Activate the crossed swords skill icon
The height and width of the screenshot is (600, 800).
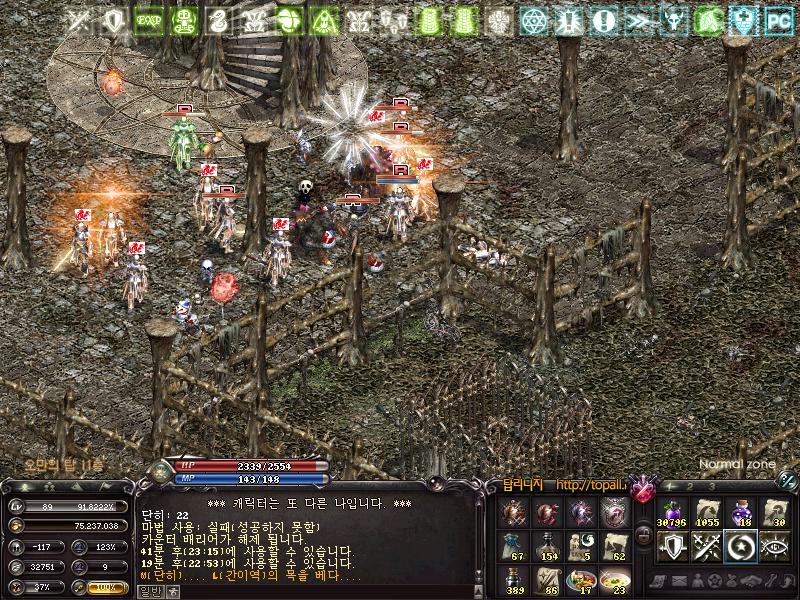pyautogui.click(x=707, y=546)
